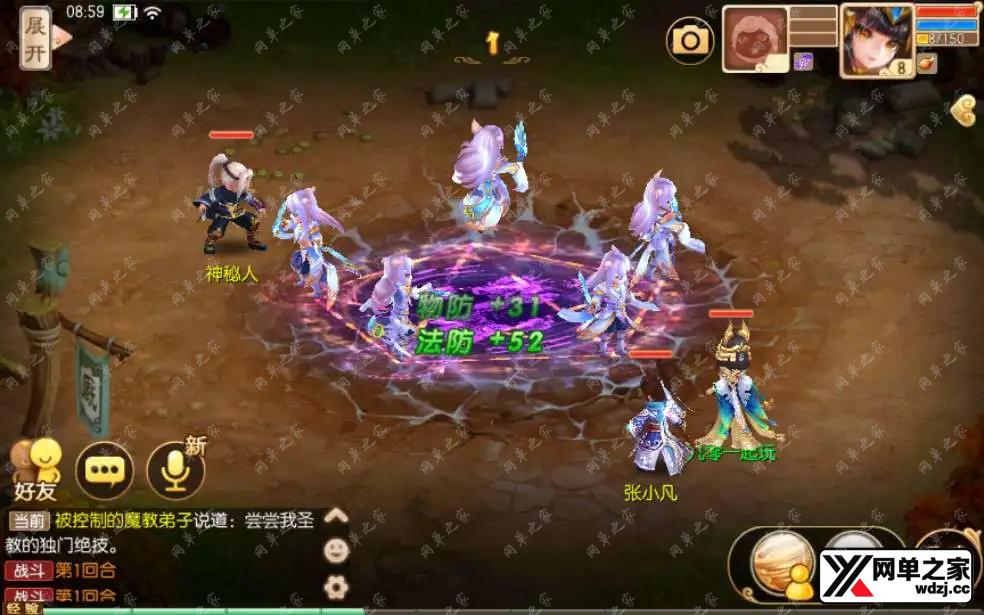Activate the orange orb player skill button
984x615 pixels.
(x=784, y=562)
